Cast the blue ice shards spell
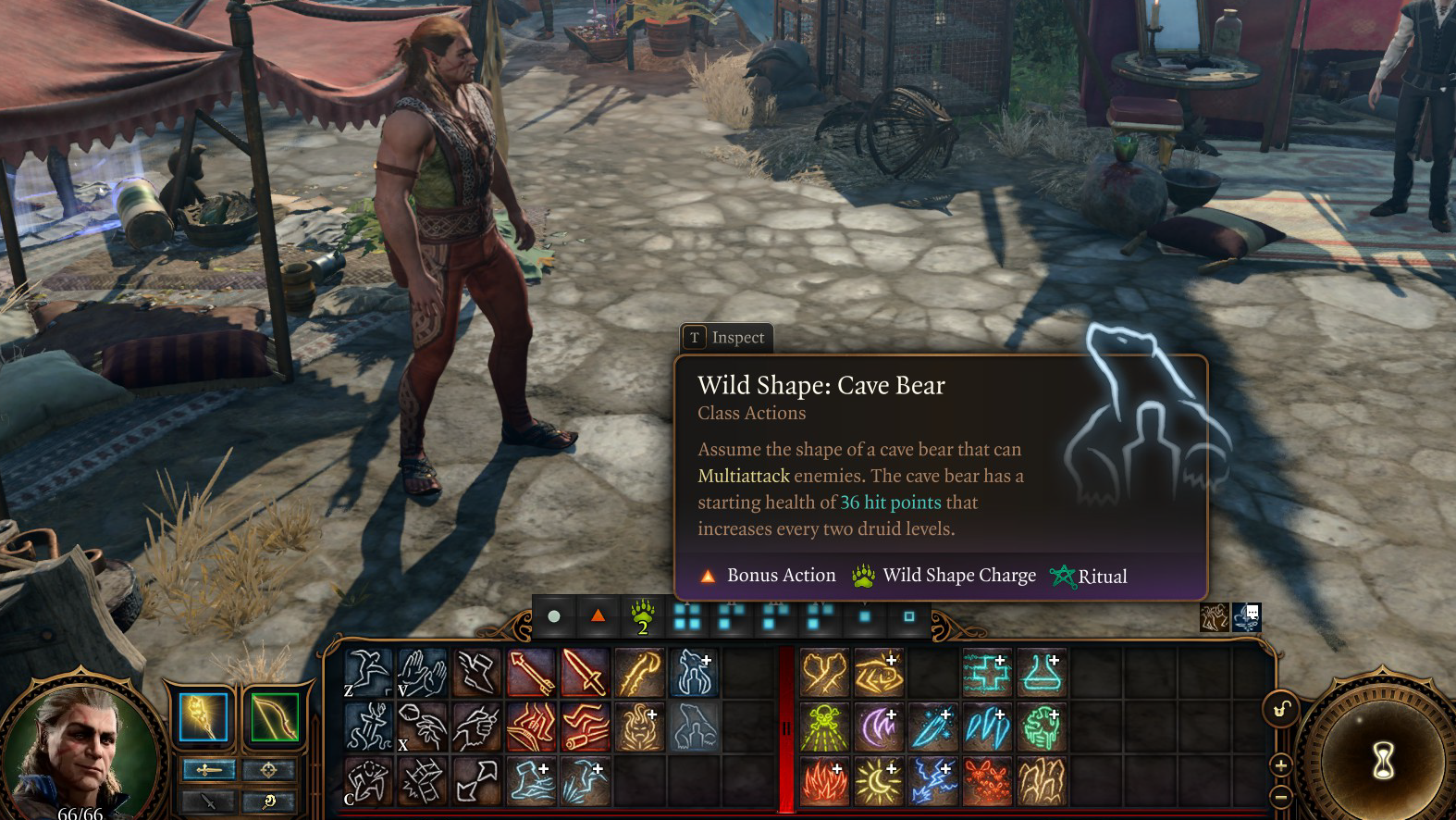The height and width of the screenshot is (820, 1456). click(x=987, y=727)
